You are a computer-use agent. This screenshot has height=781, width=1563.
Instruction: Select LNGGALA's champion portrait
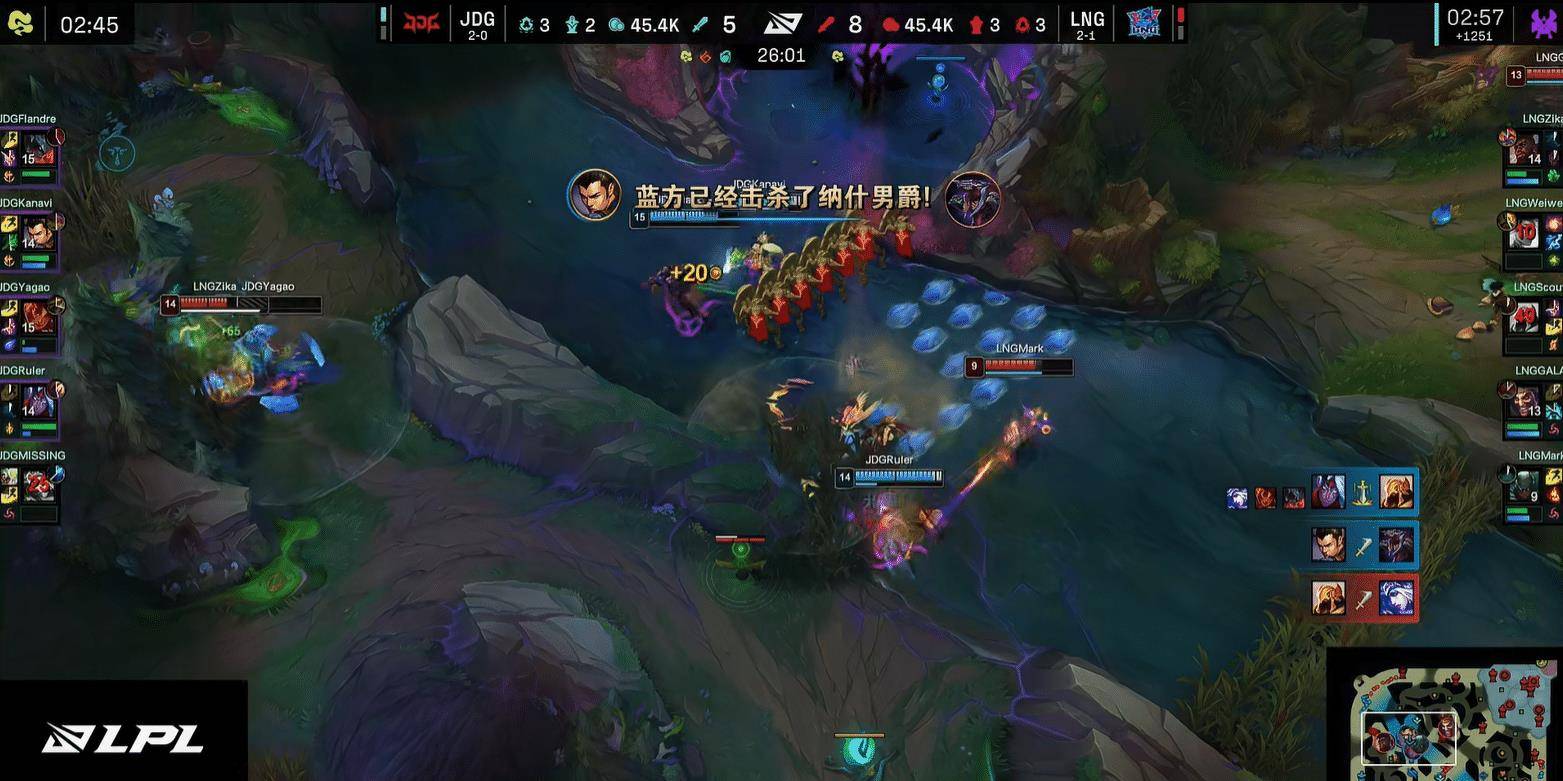[1527, 404]
